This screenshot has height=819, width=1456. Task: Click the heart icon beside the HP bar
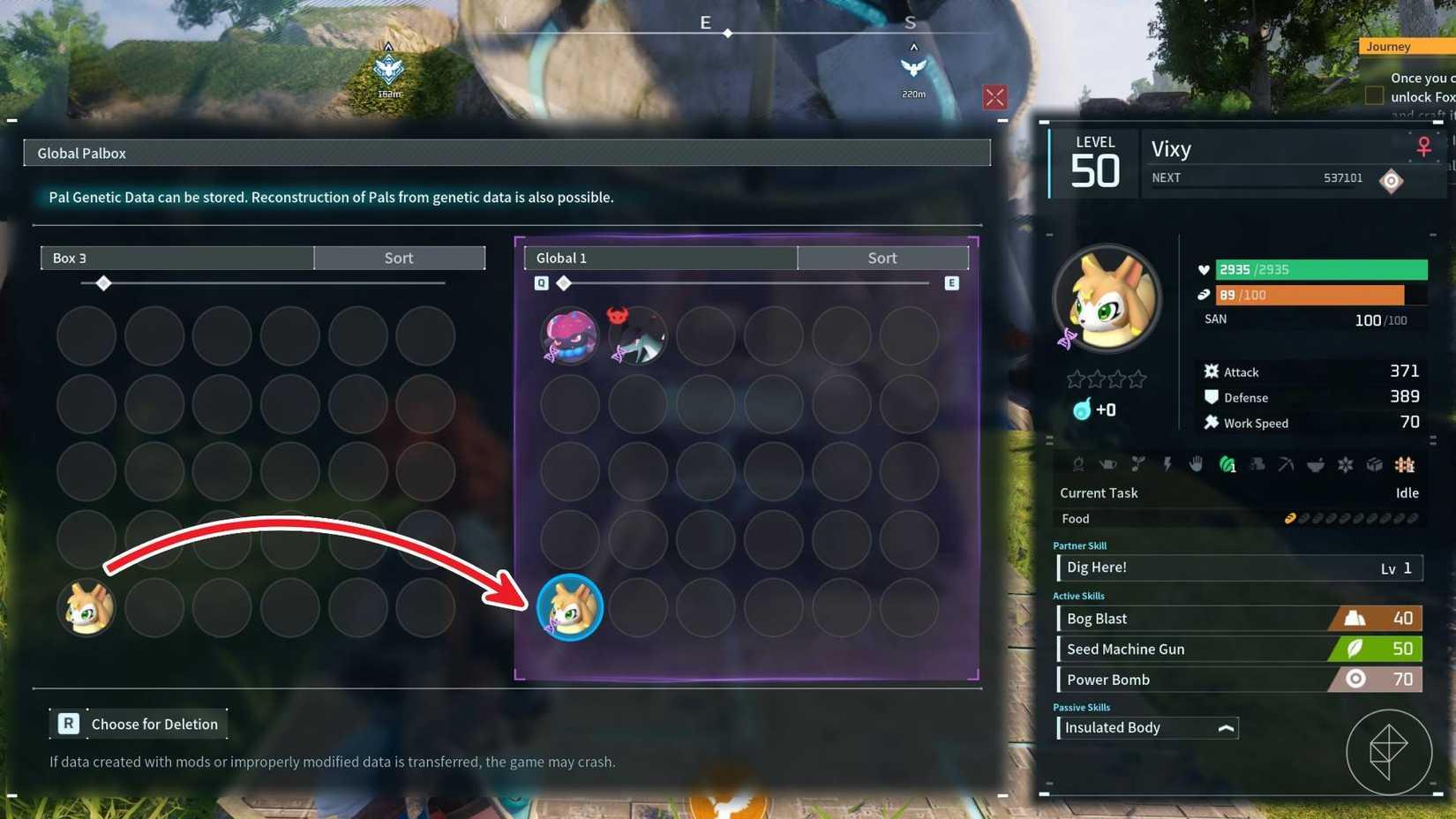click(x=1204, y=270)
